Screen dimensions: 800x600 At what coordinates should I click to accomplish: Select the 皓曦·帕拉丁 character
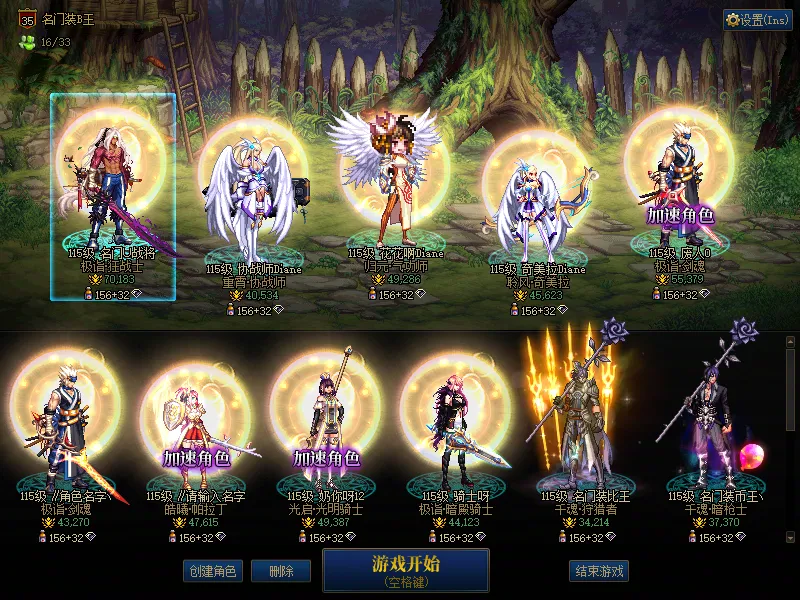point(196,435)
